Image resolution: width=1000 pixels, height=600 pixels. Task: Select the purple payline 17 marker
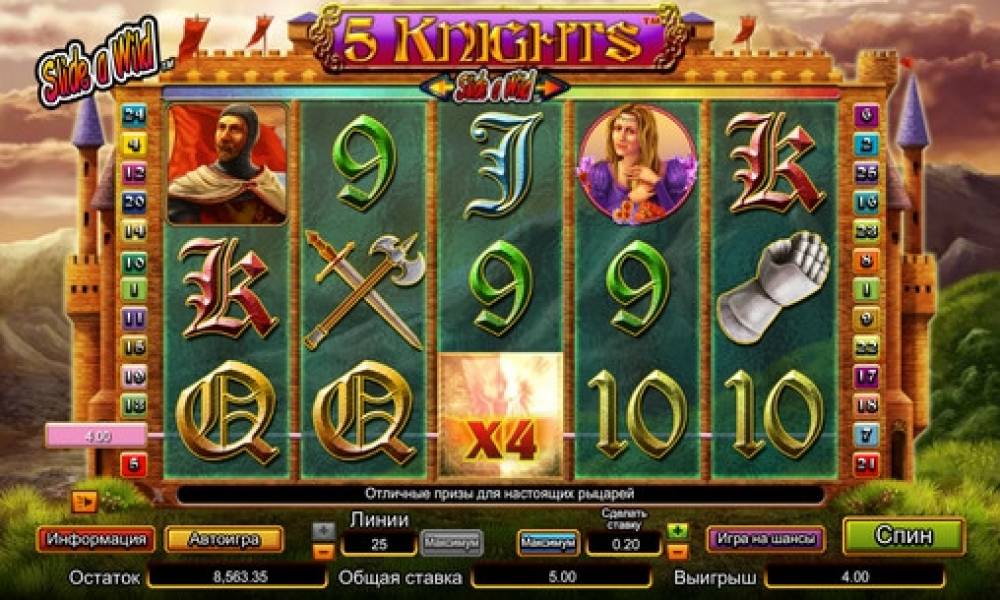866,377
